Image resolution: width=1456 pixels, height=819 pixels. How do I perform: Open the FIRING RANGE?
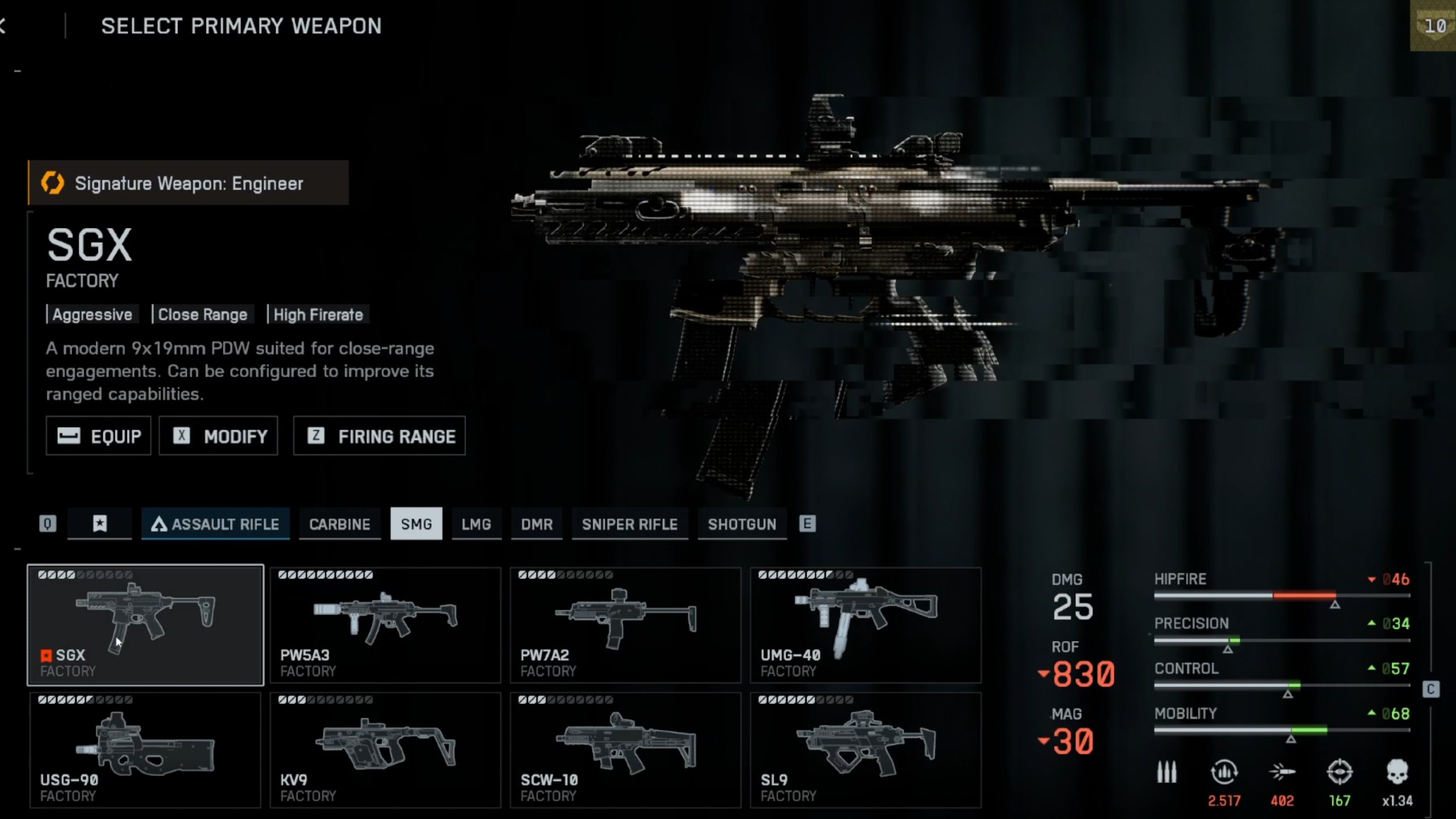click(379, 436)
